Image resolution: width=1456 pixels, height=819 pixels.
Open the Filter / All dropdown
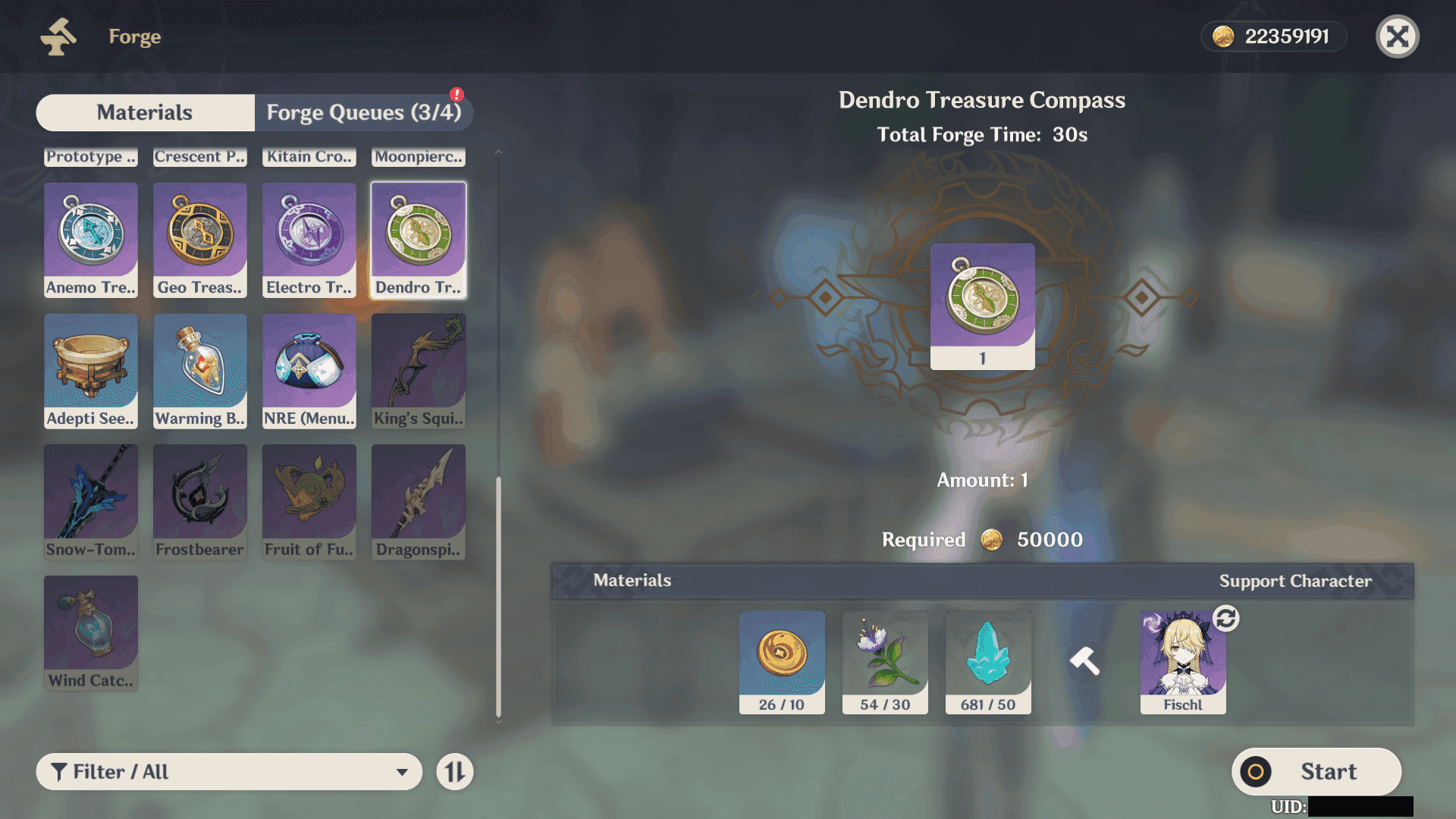(x=229, y=772)
